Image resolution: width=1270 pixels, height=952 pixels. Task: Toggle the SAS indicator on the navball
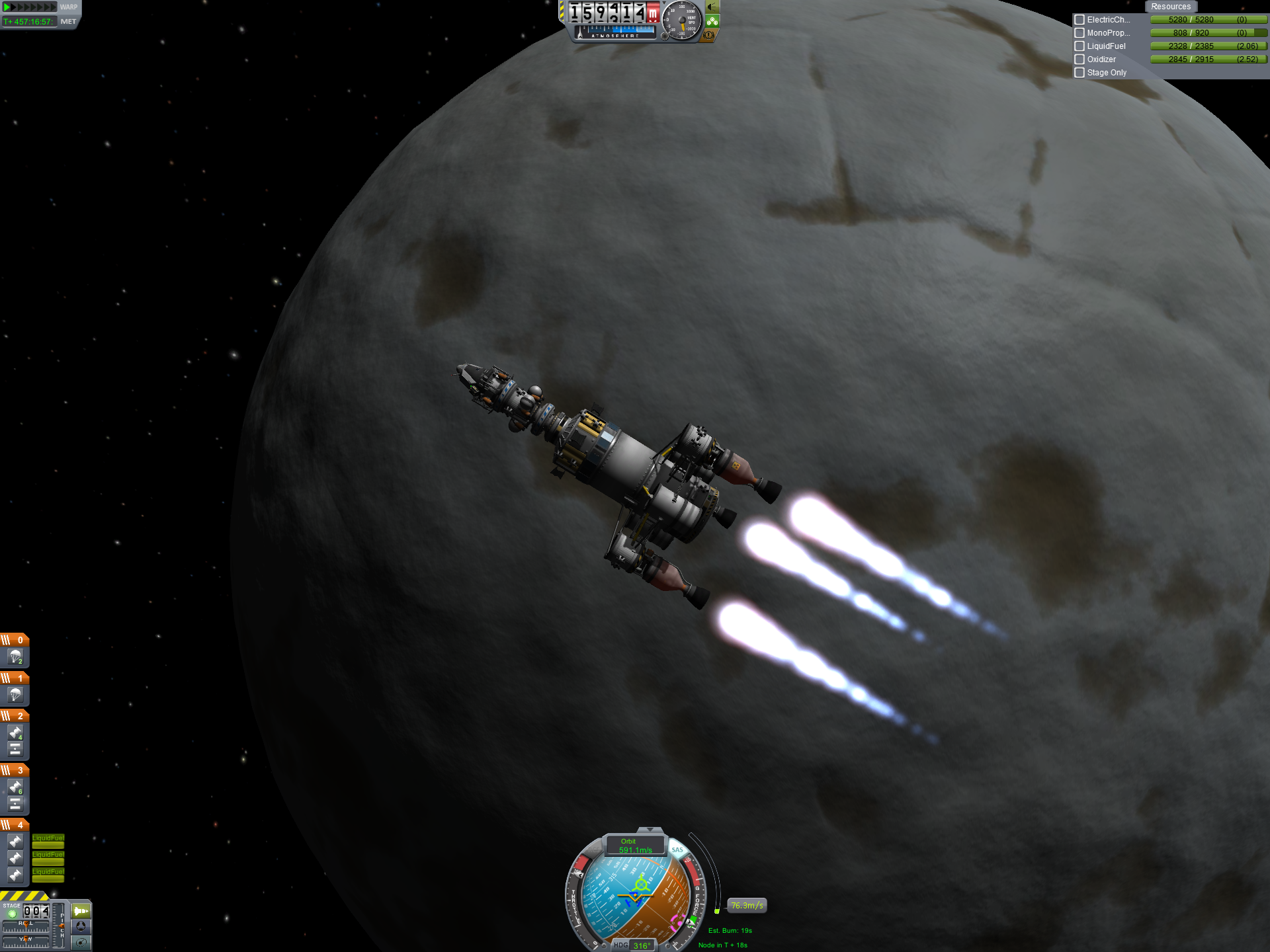[x=677, y=850]
